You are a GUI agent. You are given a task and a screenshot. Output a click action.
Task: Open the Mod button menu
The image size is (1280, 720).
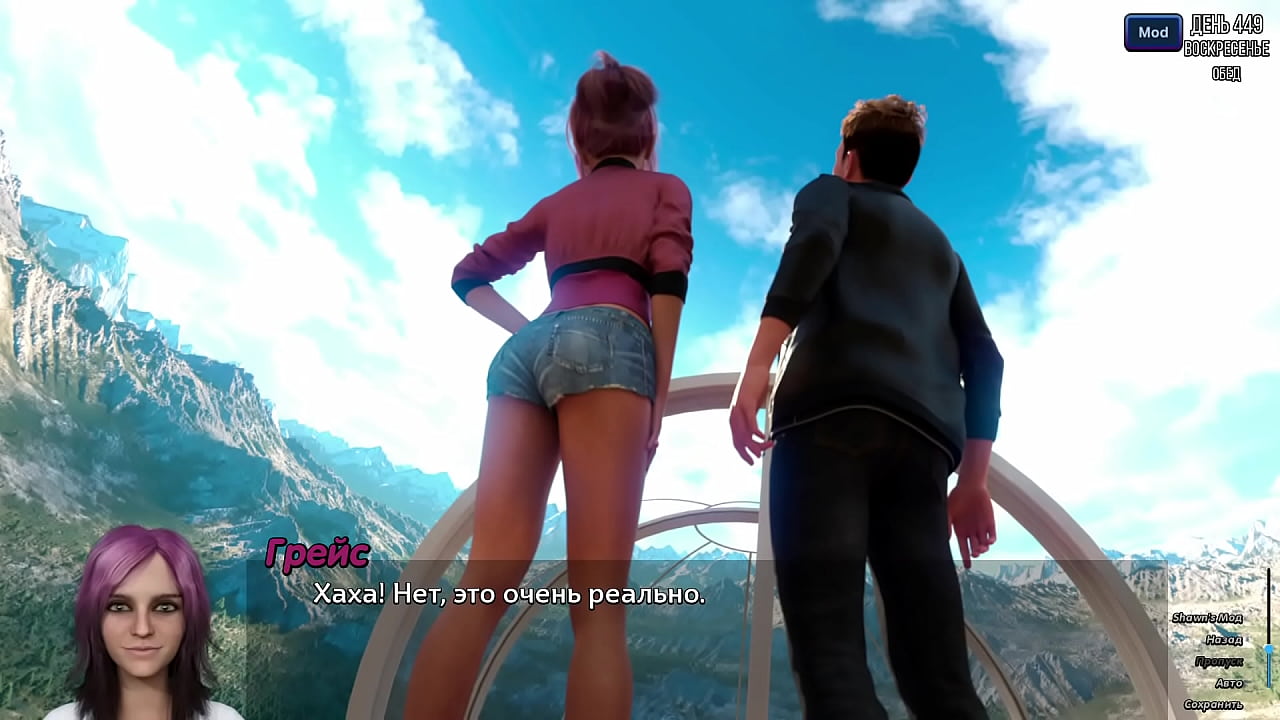pos(1153,32)
